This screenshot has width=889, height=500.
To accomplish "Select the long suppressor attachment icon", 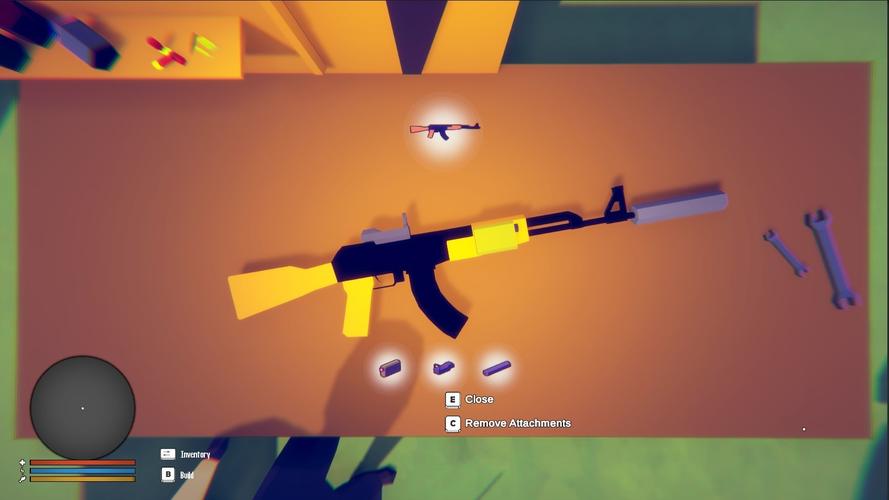I will 496,368.
